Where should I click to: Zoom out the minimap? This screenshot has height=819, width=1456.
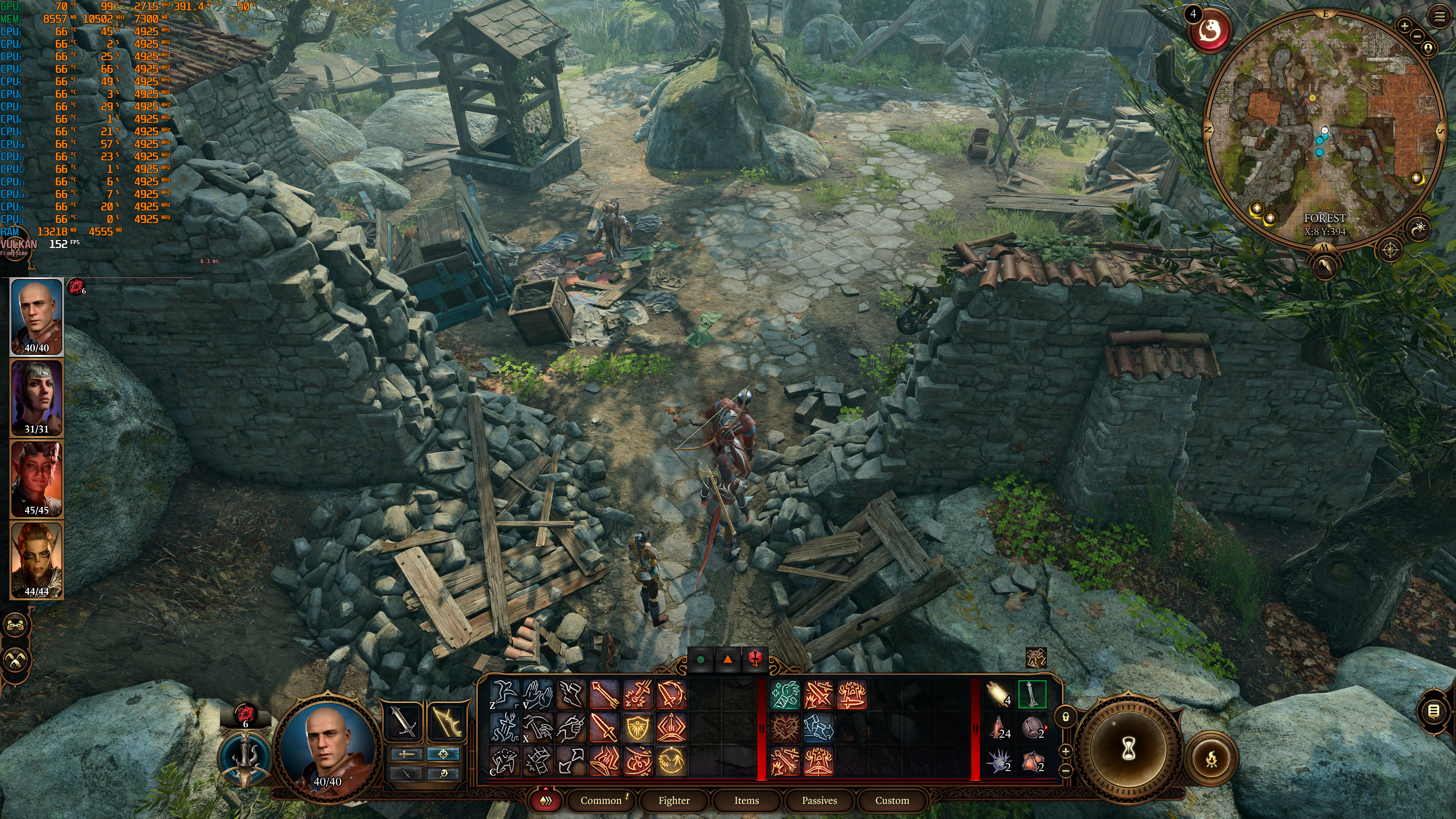1417,36
